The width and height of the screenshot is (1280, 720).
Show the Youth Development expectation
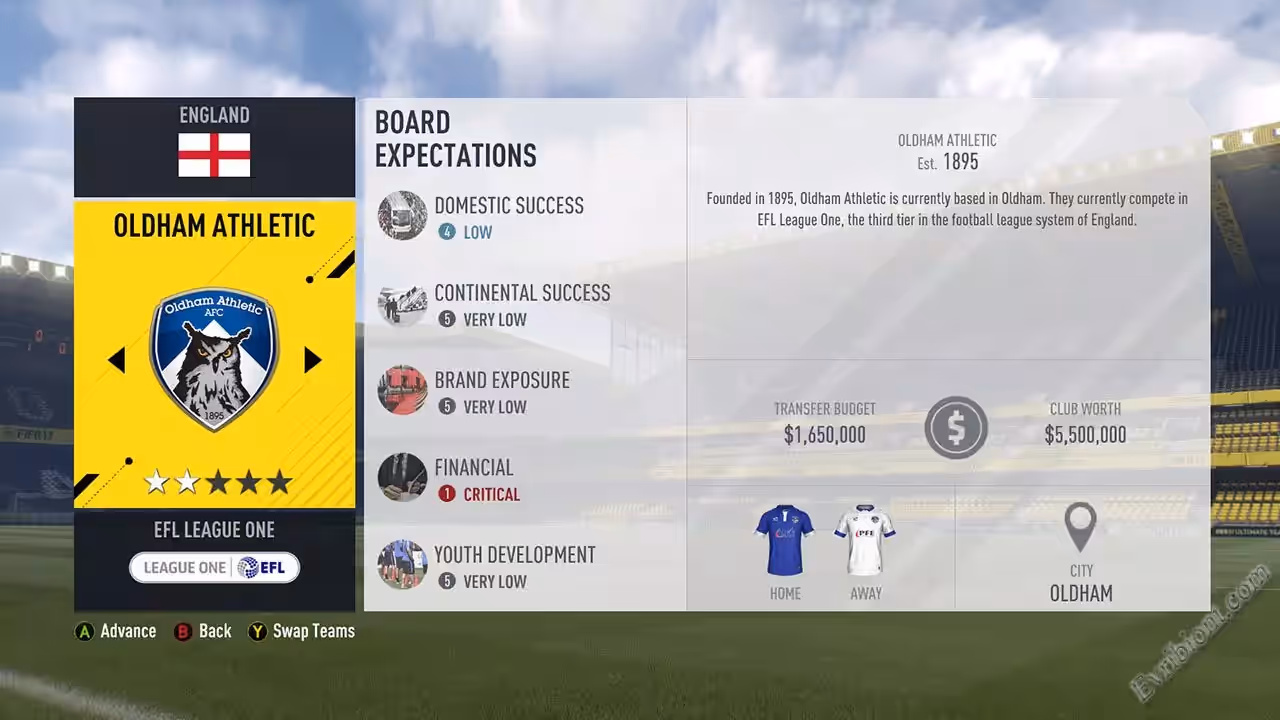coord(514,566)
